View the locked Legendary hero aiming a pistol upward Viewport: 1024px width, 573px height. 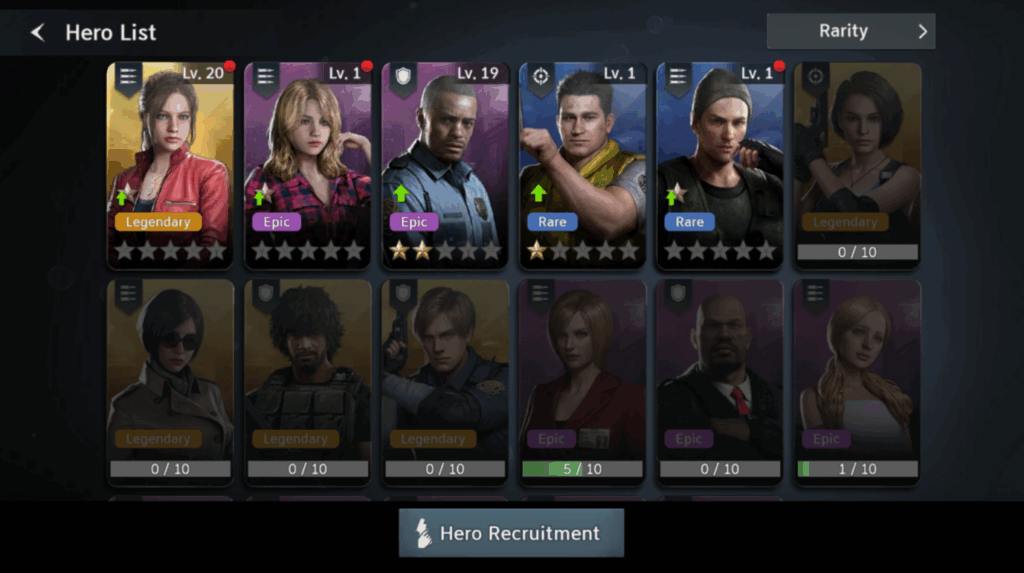(856, 165)
